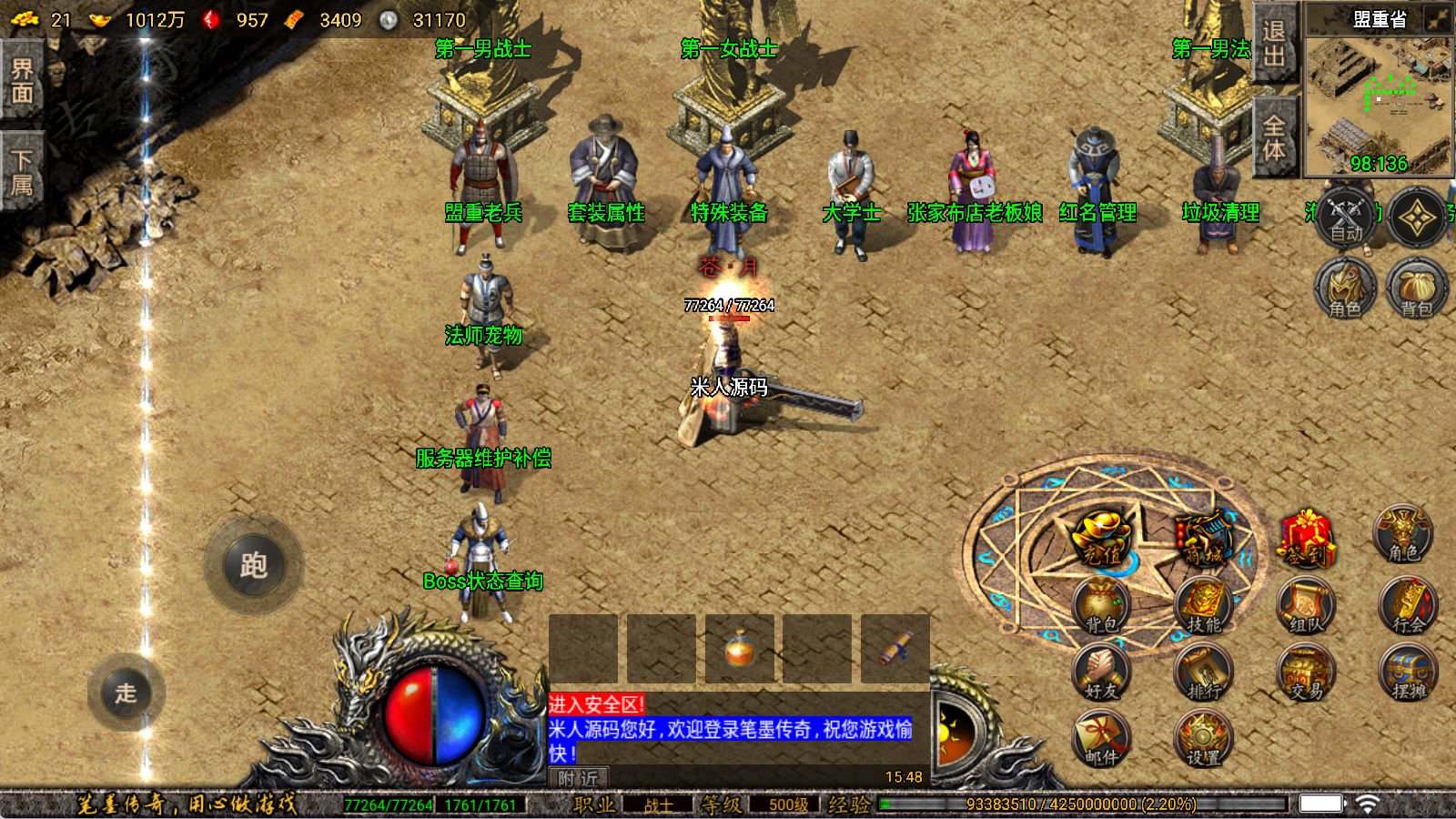
Task: Claim daily sign-in via 签到 gift box
Action: tap(1307, 539)
